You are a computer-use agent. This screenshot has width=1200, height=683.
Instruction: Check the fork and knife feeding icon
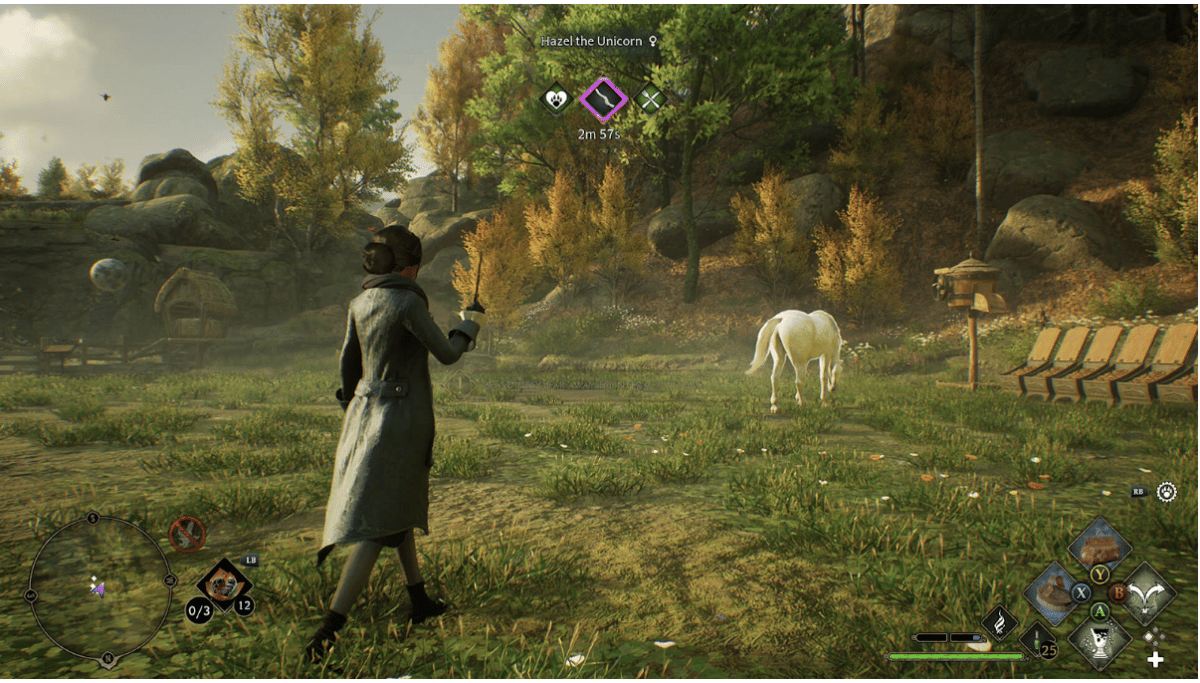pyautogui.click(x=651, y=98)
